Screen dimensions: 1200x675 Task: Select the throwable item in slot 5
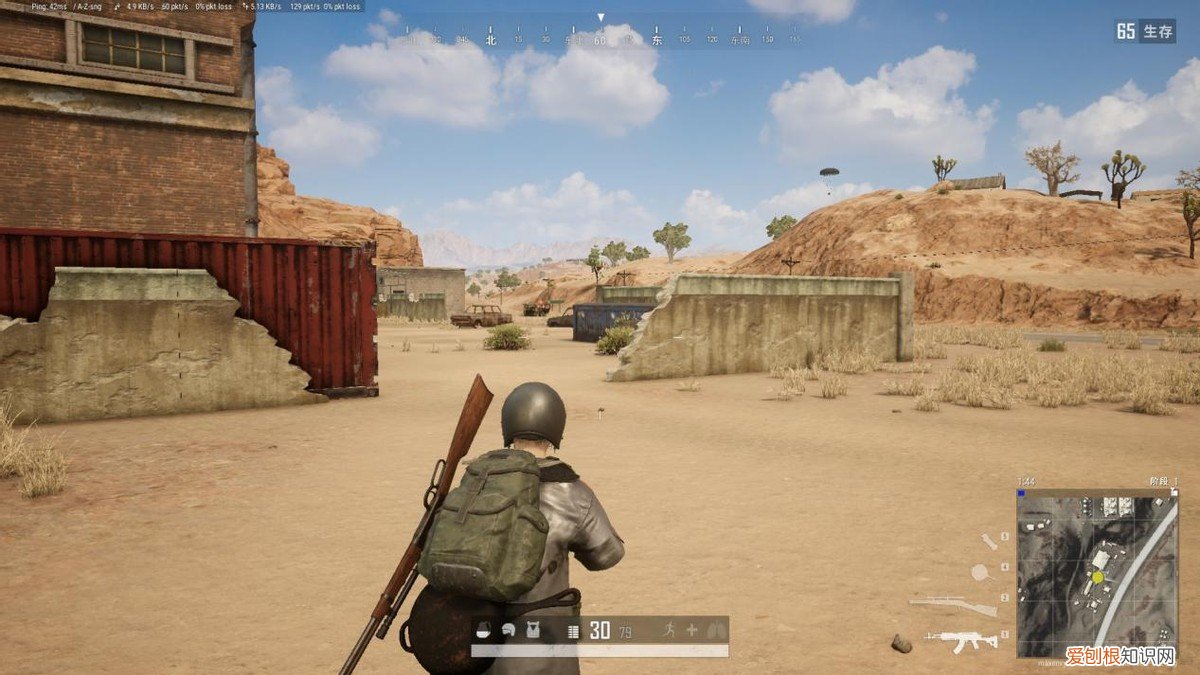989,541
